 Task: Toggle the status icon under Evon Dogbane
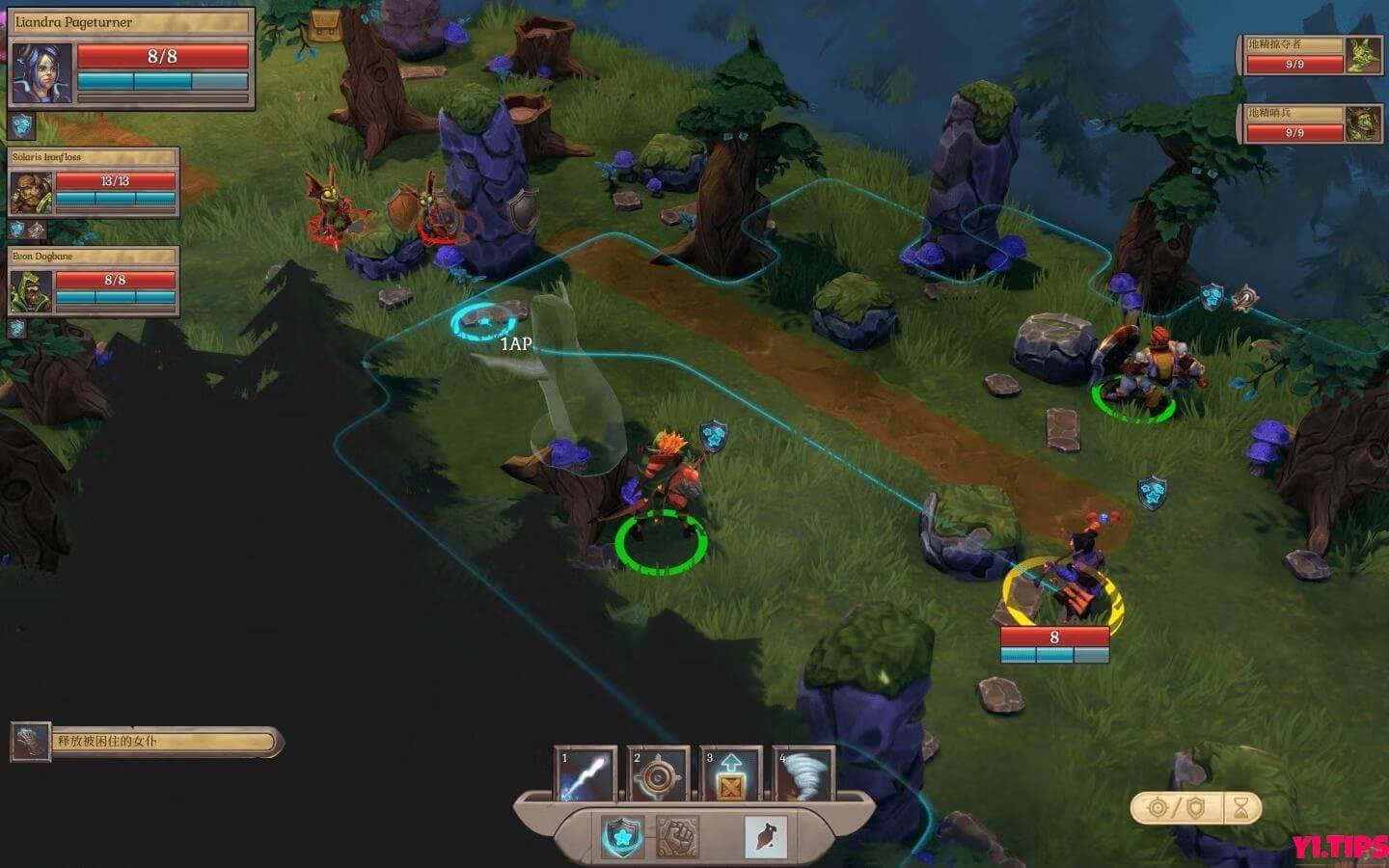pyautogui.click(x=16, y=327)
